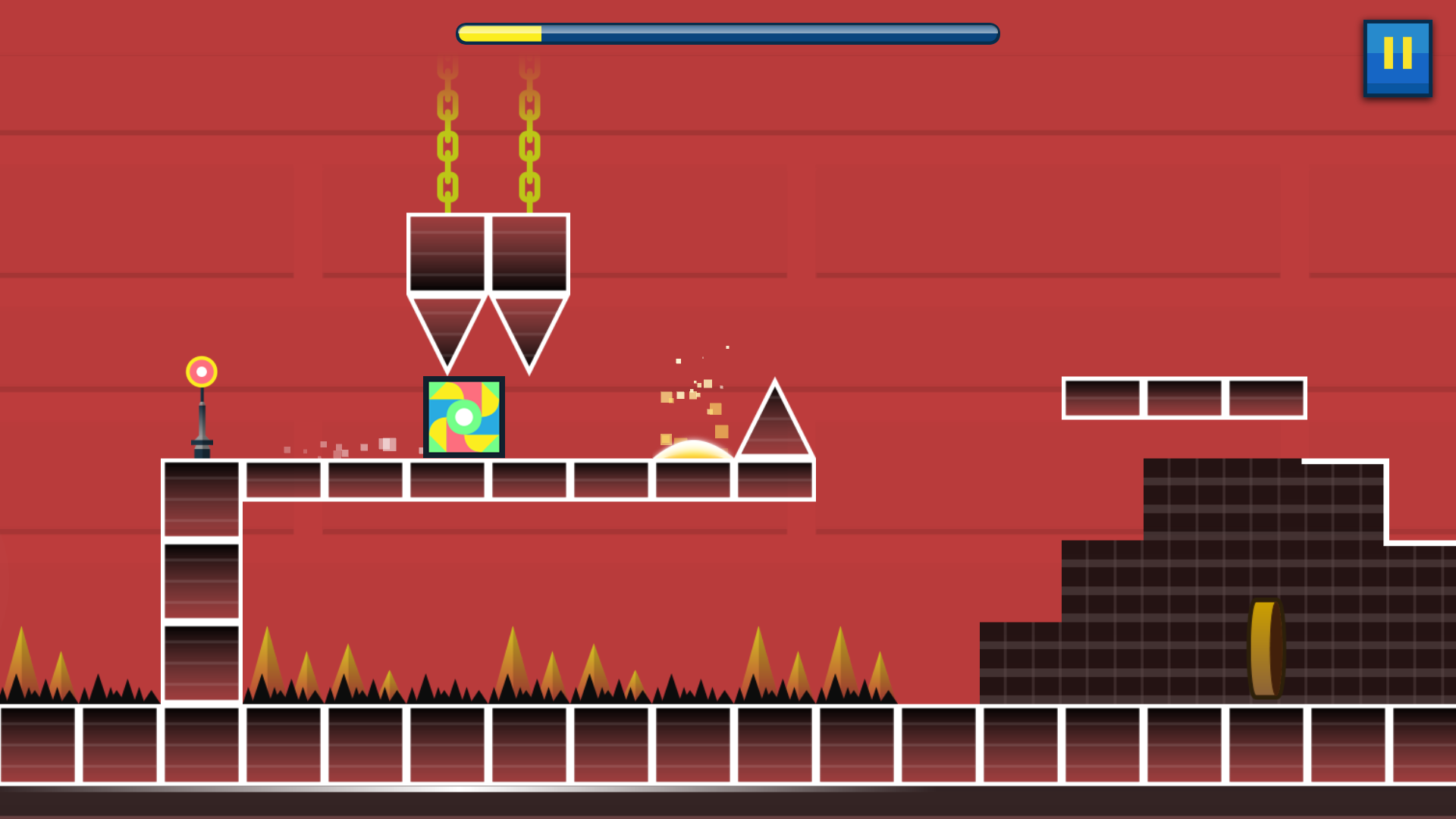Pause the game with the blue button
Viewport: 1456px width, 819px height.
1397,58
